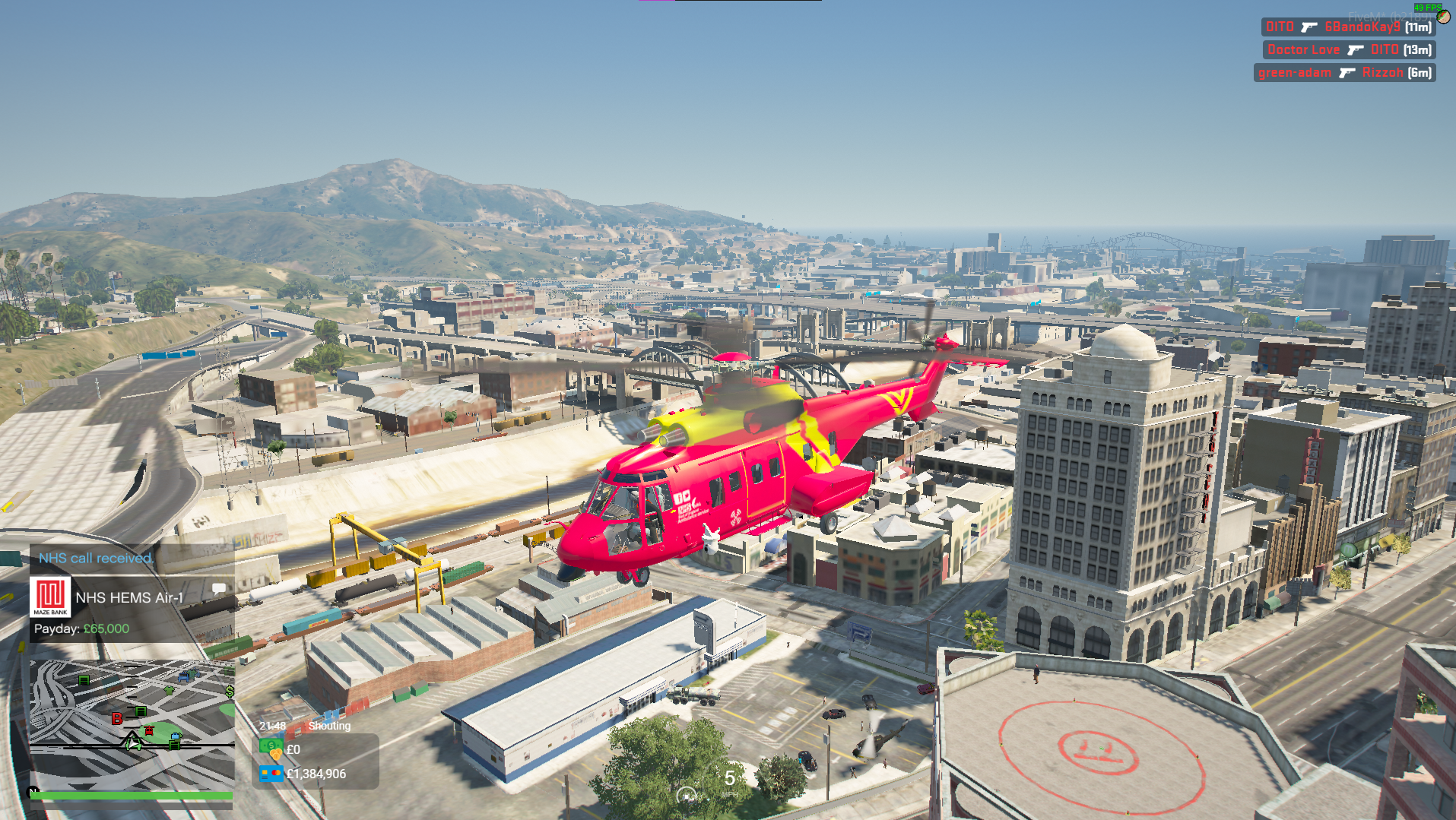Expand the NHS HEMS Air-1 notification
The width and height of the screenshot is (1456, 820).
point(128,597)
